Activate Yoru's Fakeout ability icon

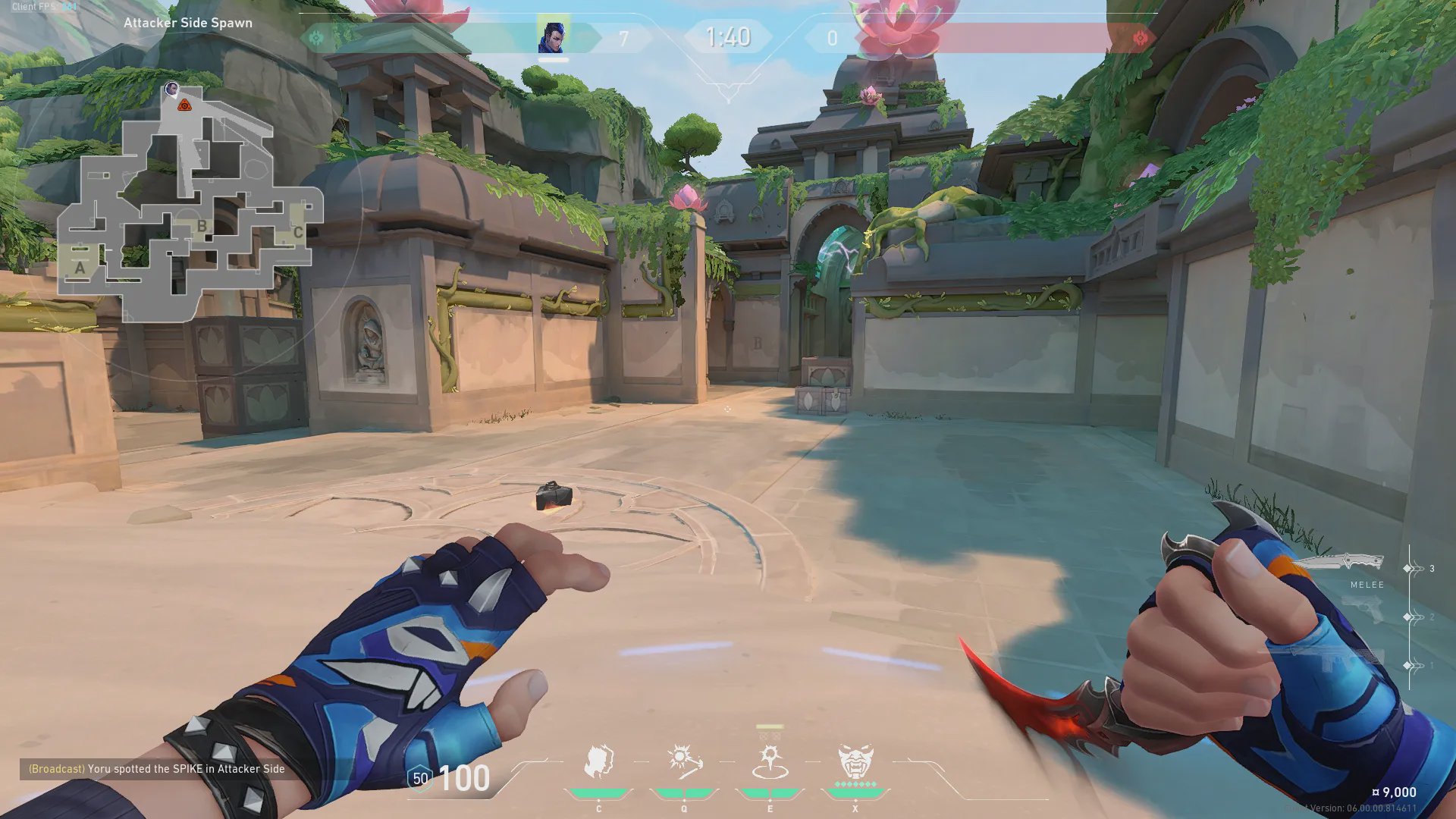(598, 762)
